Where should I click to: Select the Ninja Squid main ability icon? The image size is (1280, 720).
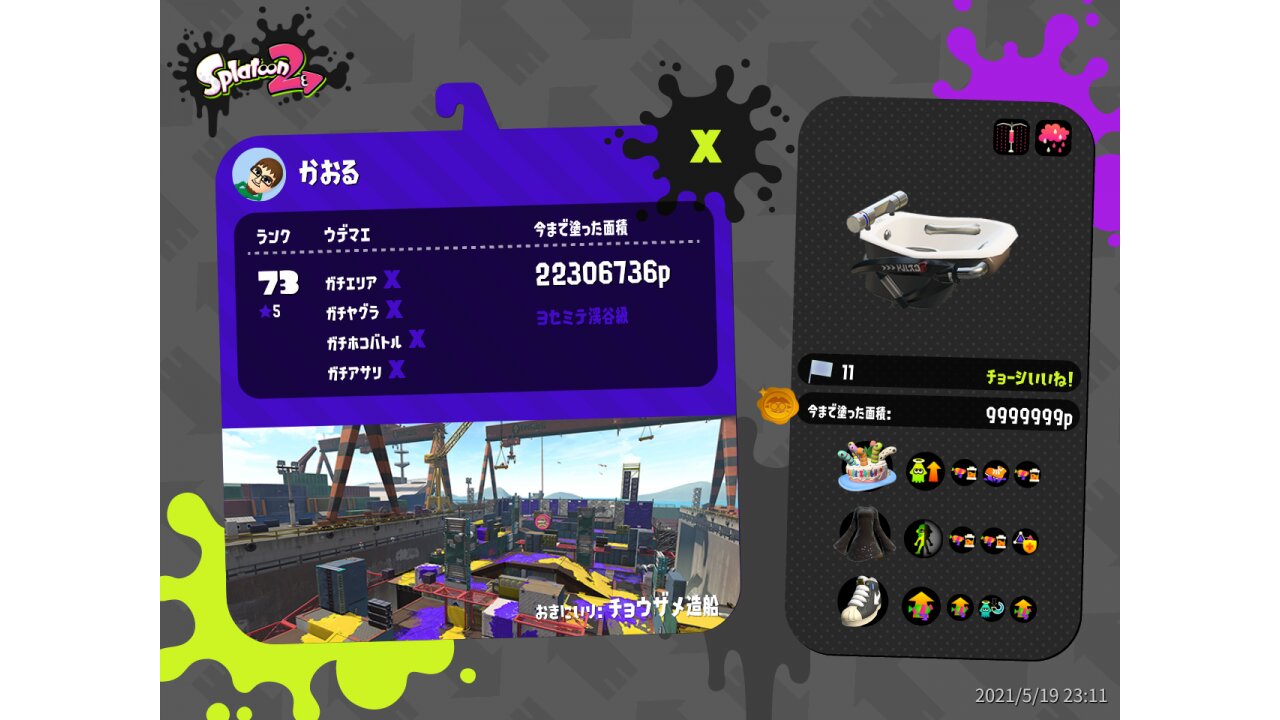point(922,539)
